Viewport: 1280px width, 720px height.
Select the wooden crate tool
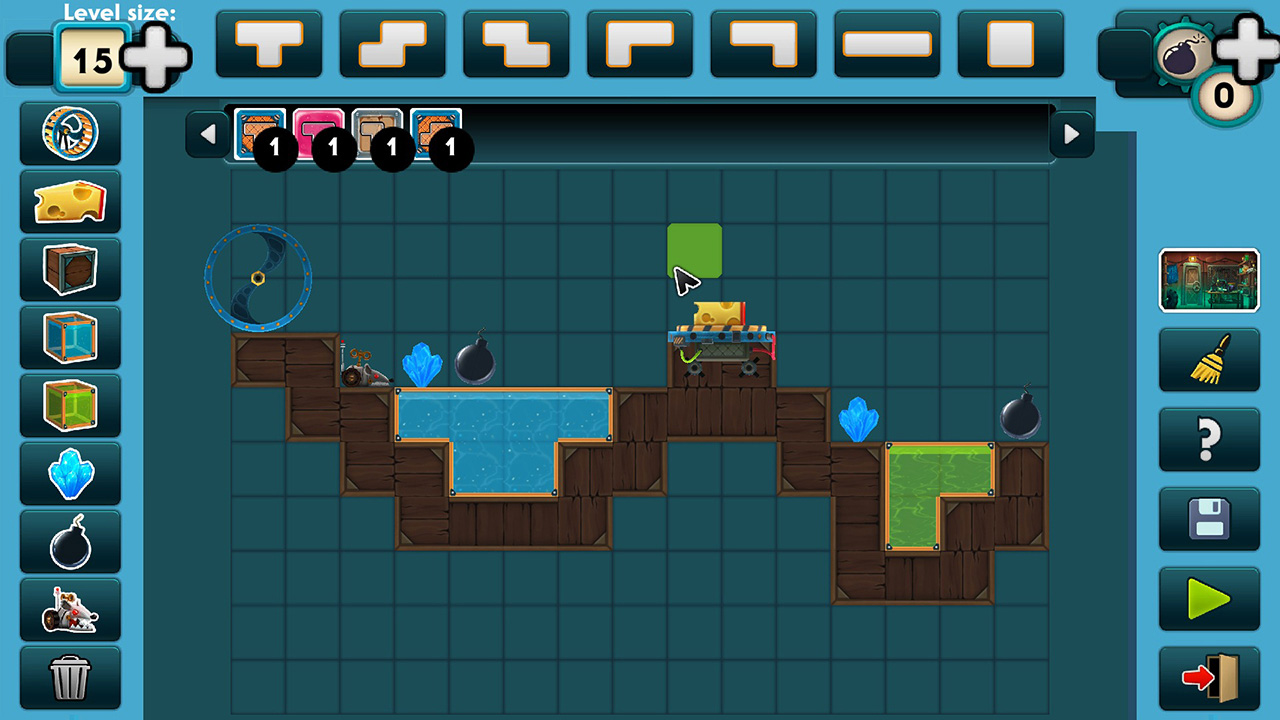[x=70, y=269]
